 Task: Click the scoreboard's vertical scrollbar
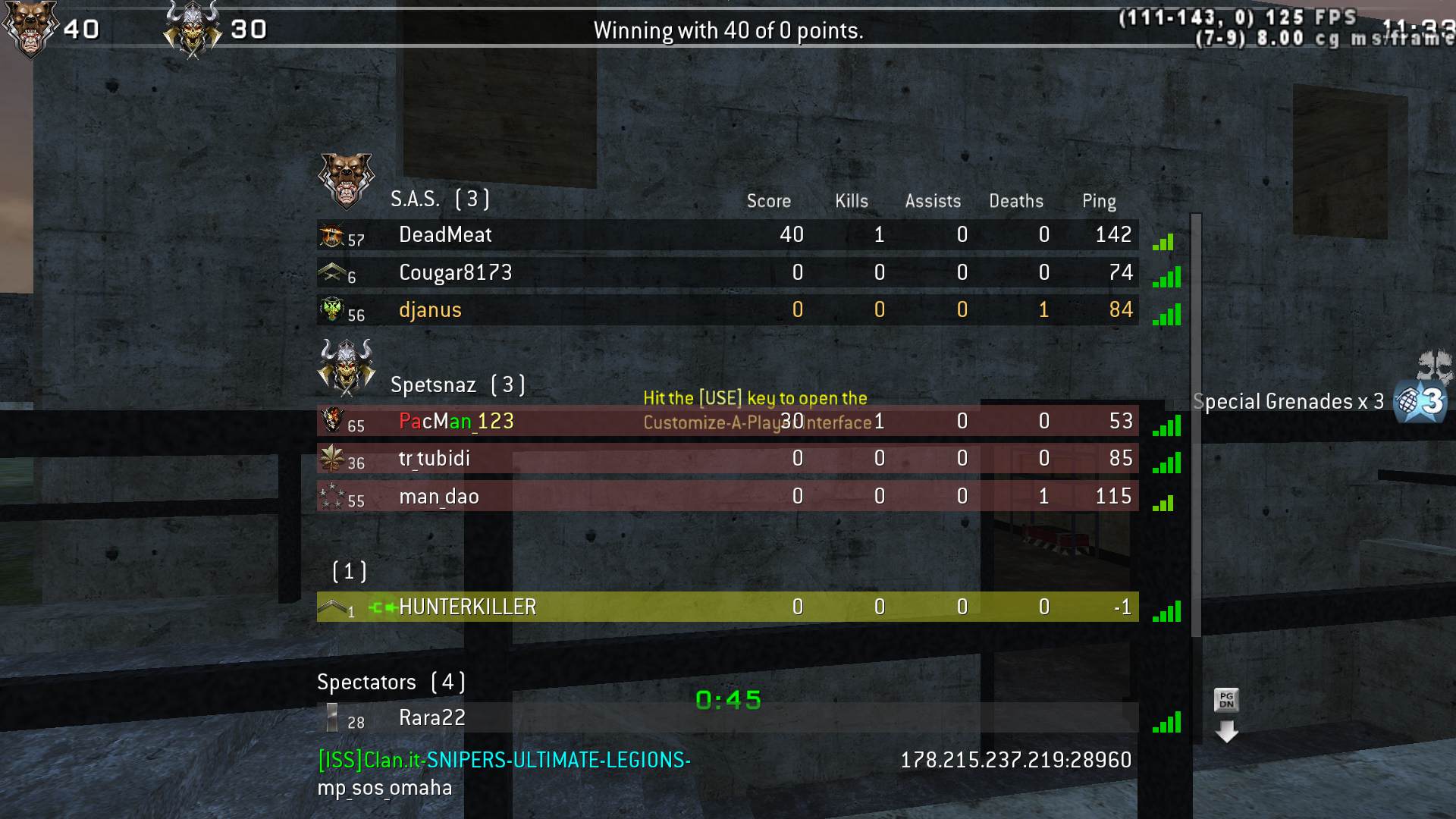pos(1196,425)
